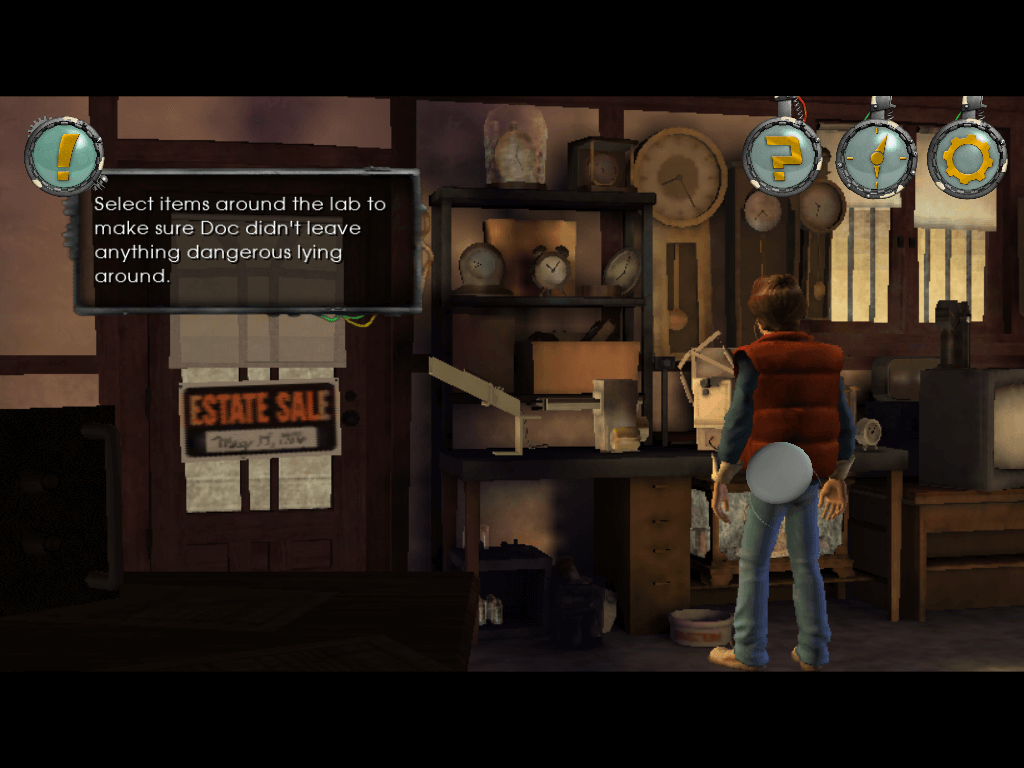1024x768 pixels.
Task: Click the exclamation mark objective icon
Action: 64,157
